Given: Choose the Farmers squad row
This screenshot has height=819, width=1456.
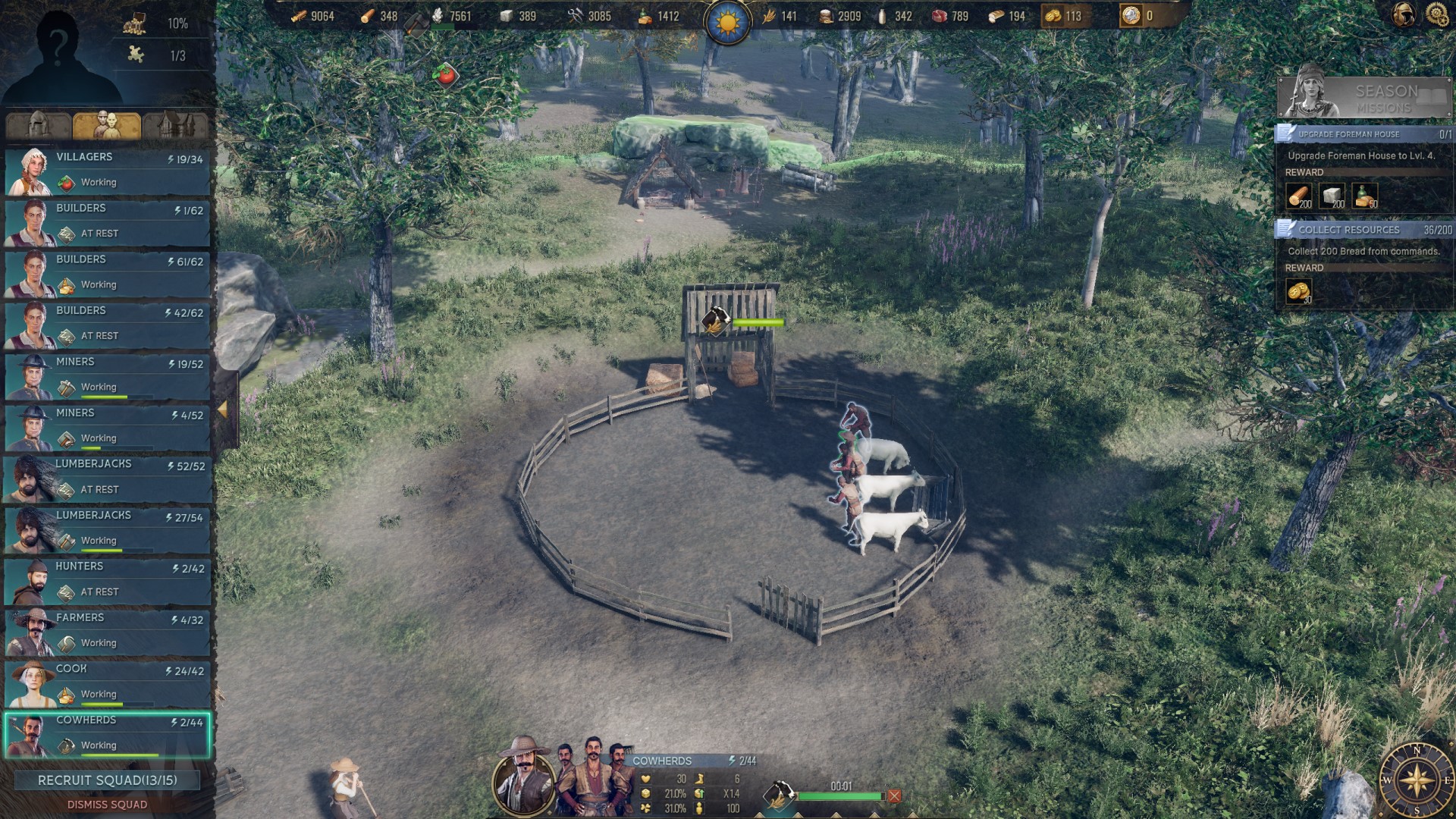Looking at the screenshot, I should click(107, 631).
